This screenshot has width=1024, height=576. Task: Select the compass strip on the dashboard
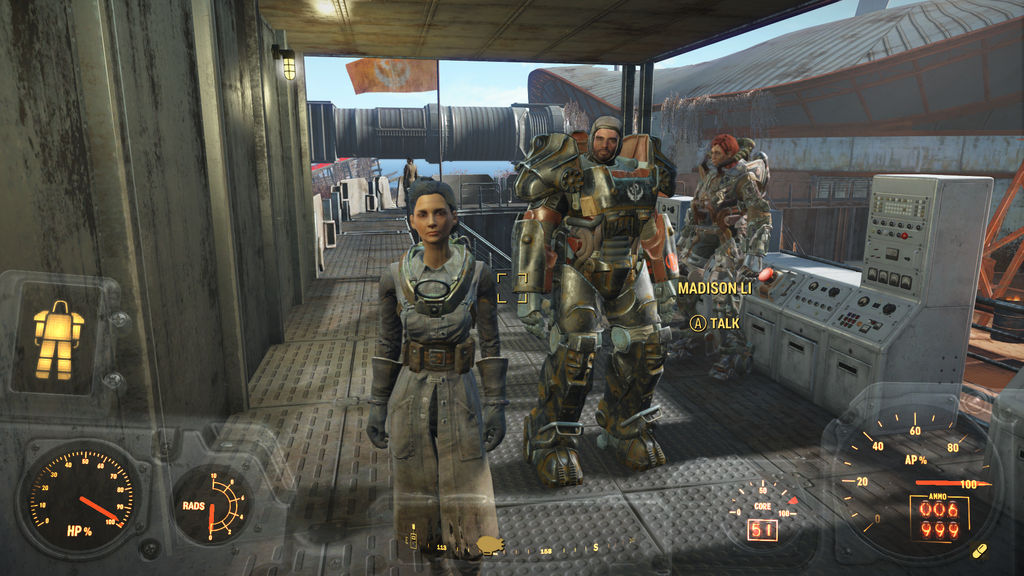pyautogui.click(x=510, y=548)
